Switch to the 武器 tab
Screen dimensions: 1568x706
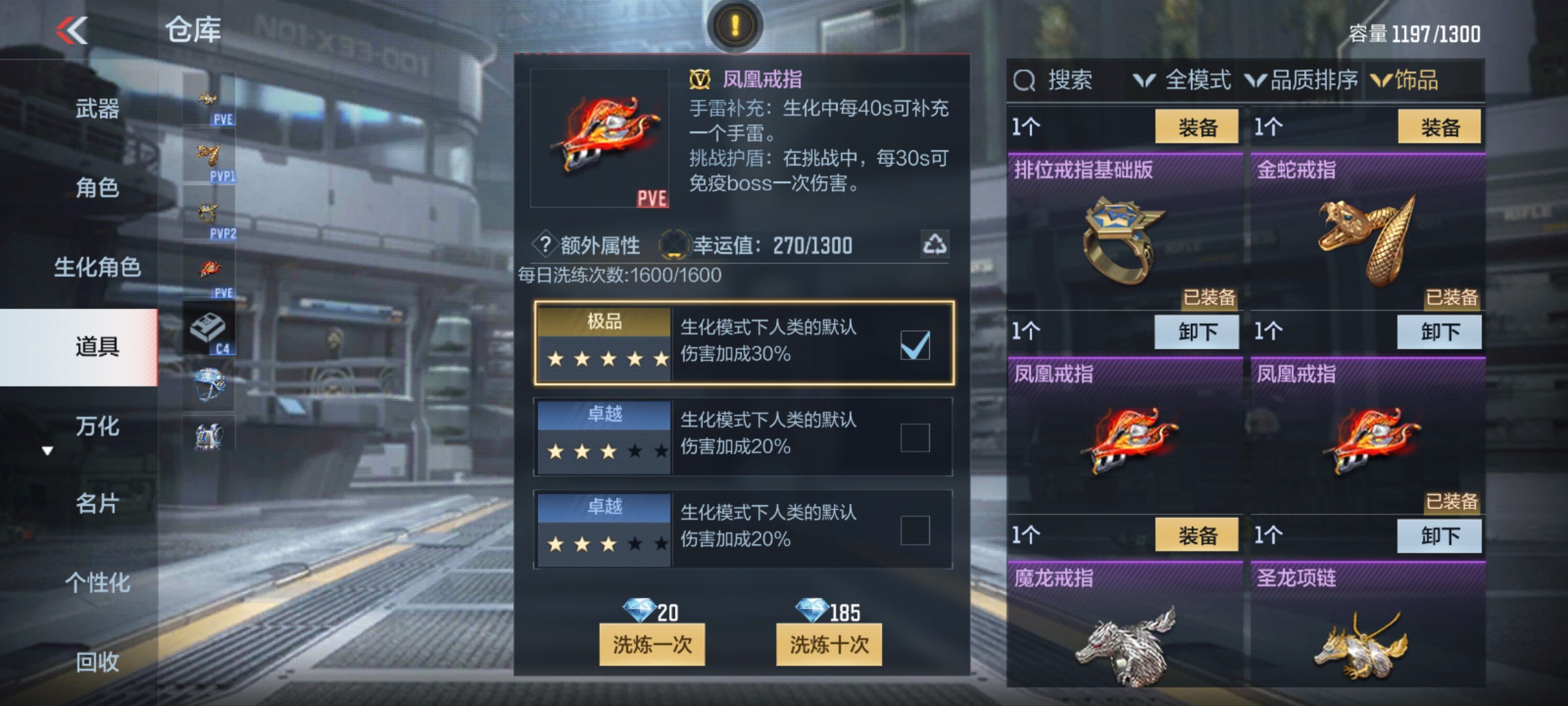tap(98, 110)
